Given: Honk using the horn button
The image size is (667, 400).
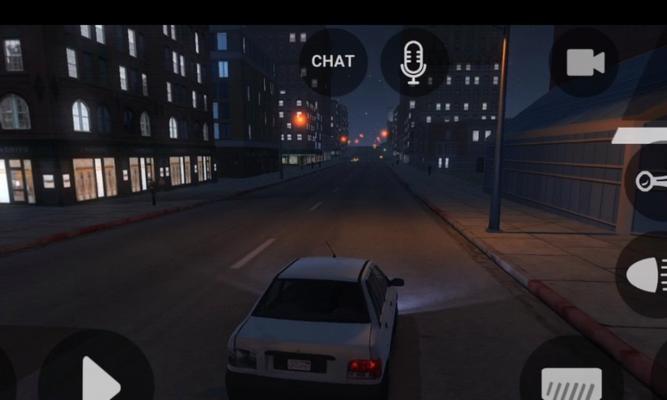Looking at the screenshot, I should tap(648, 182).
